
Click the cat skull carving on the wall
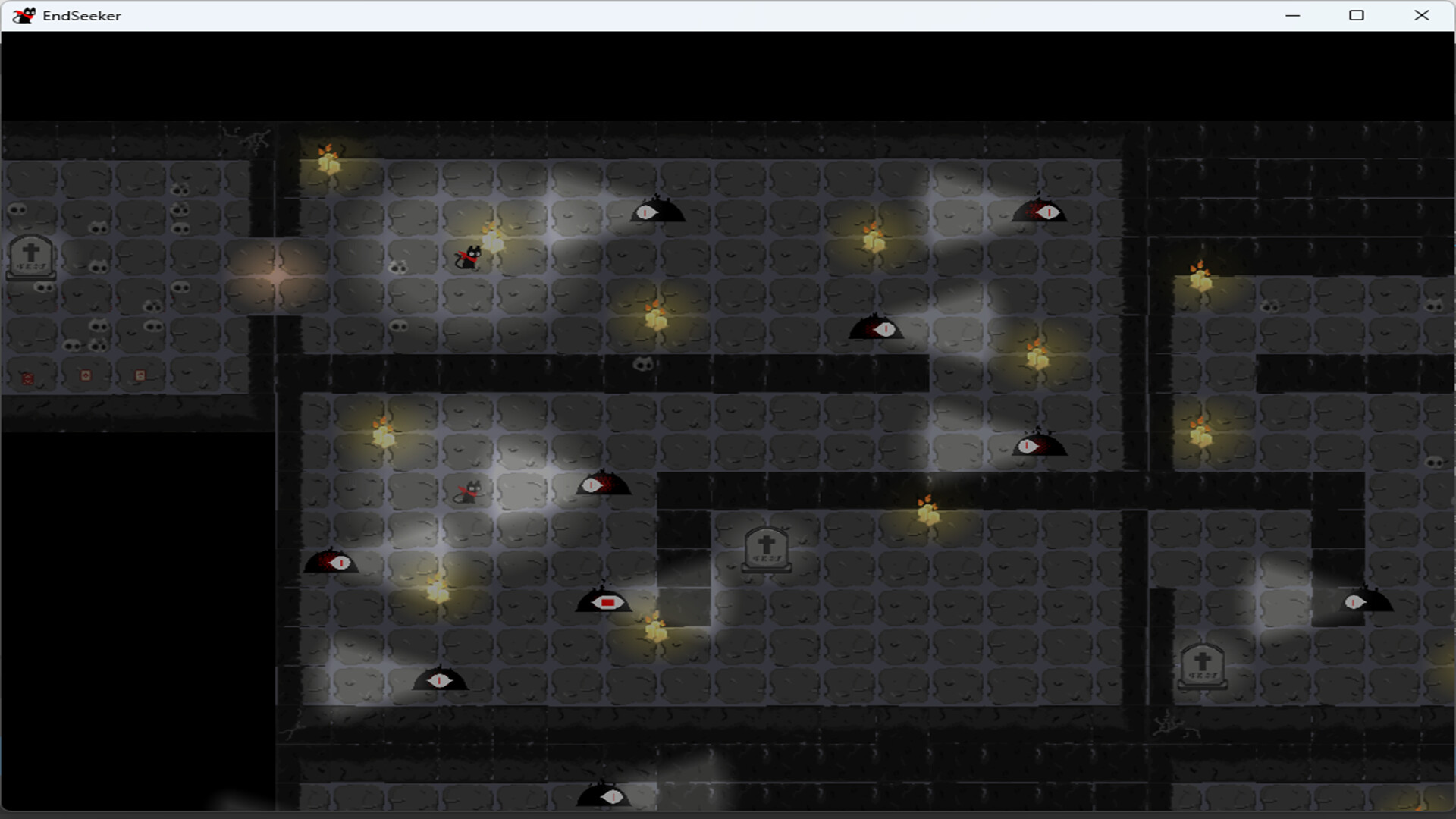pyautogui.click(x=642, y=366)
